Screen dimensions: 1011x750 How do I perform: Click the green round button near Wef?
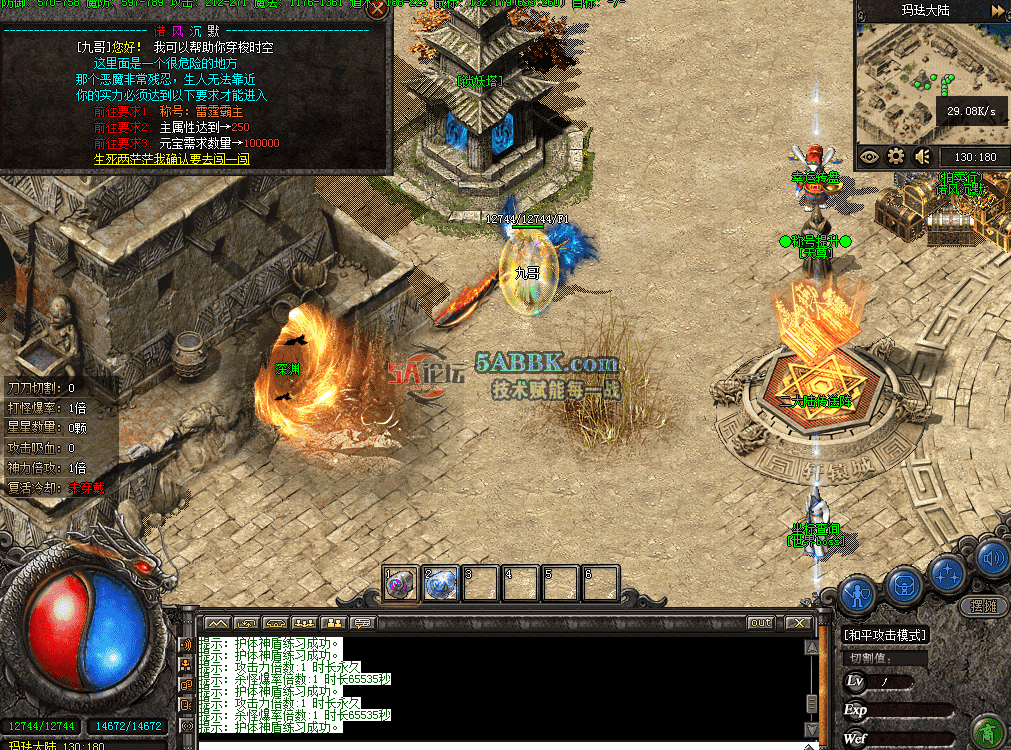(988, 729)
